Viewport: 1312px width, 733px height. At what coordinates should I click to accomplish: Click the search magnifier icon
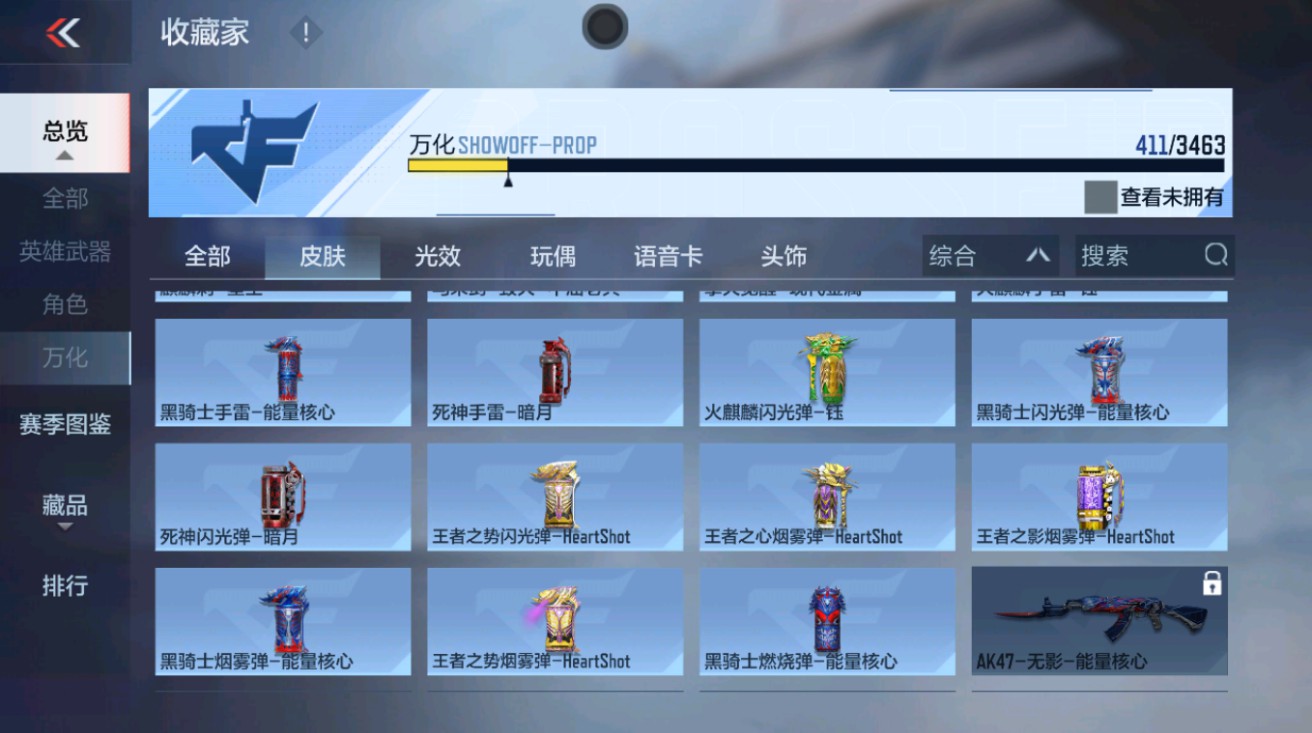[1216, 256]
